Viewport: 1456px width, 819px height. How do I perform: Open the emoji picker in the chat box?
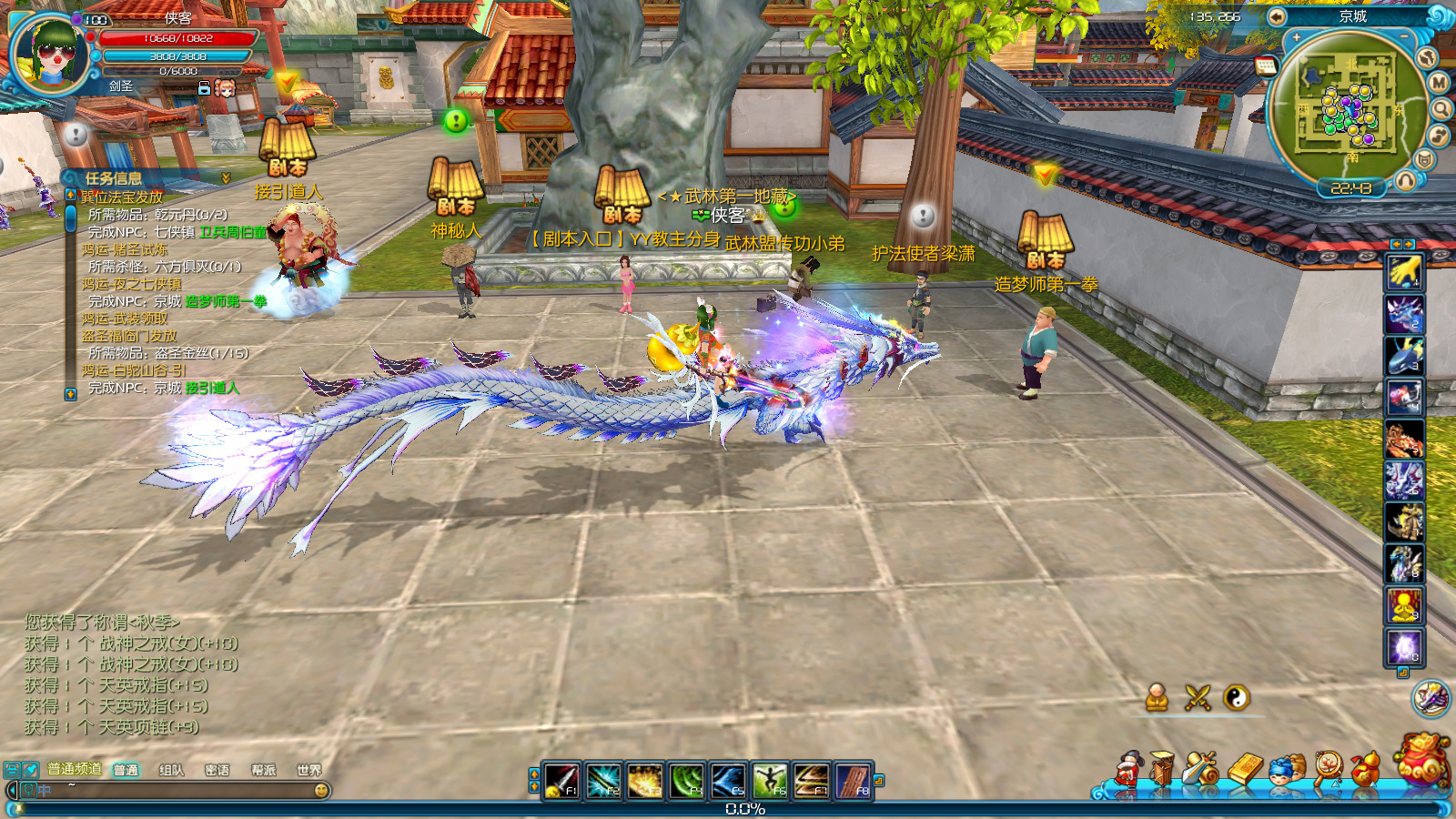[320, 791]
